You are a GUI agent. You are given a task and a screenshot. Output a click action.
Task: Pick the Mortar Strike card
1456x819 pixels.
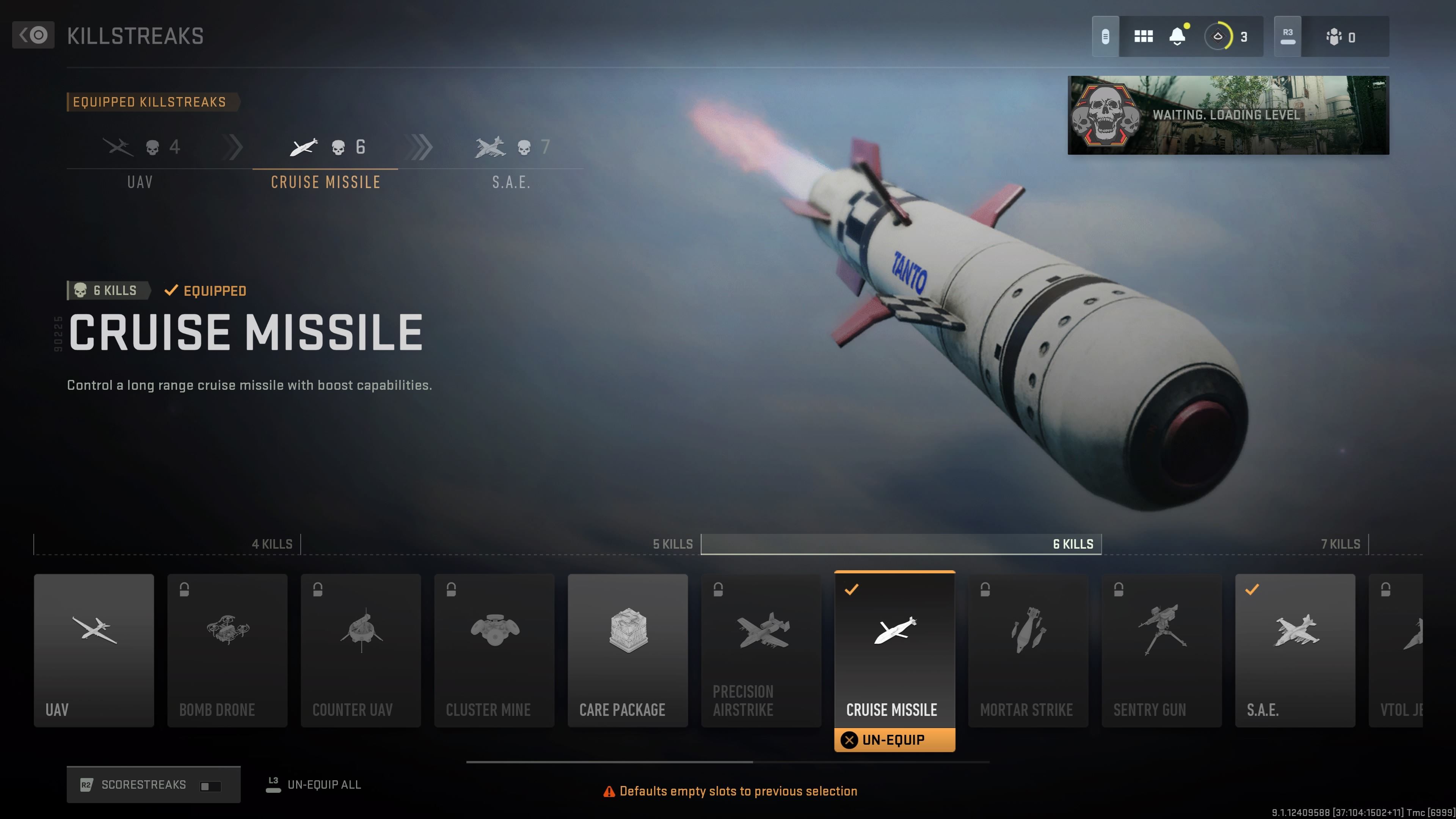point(1028,650)
